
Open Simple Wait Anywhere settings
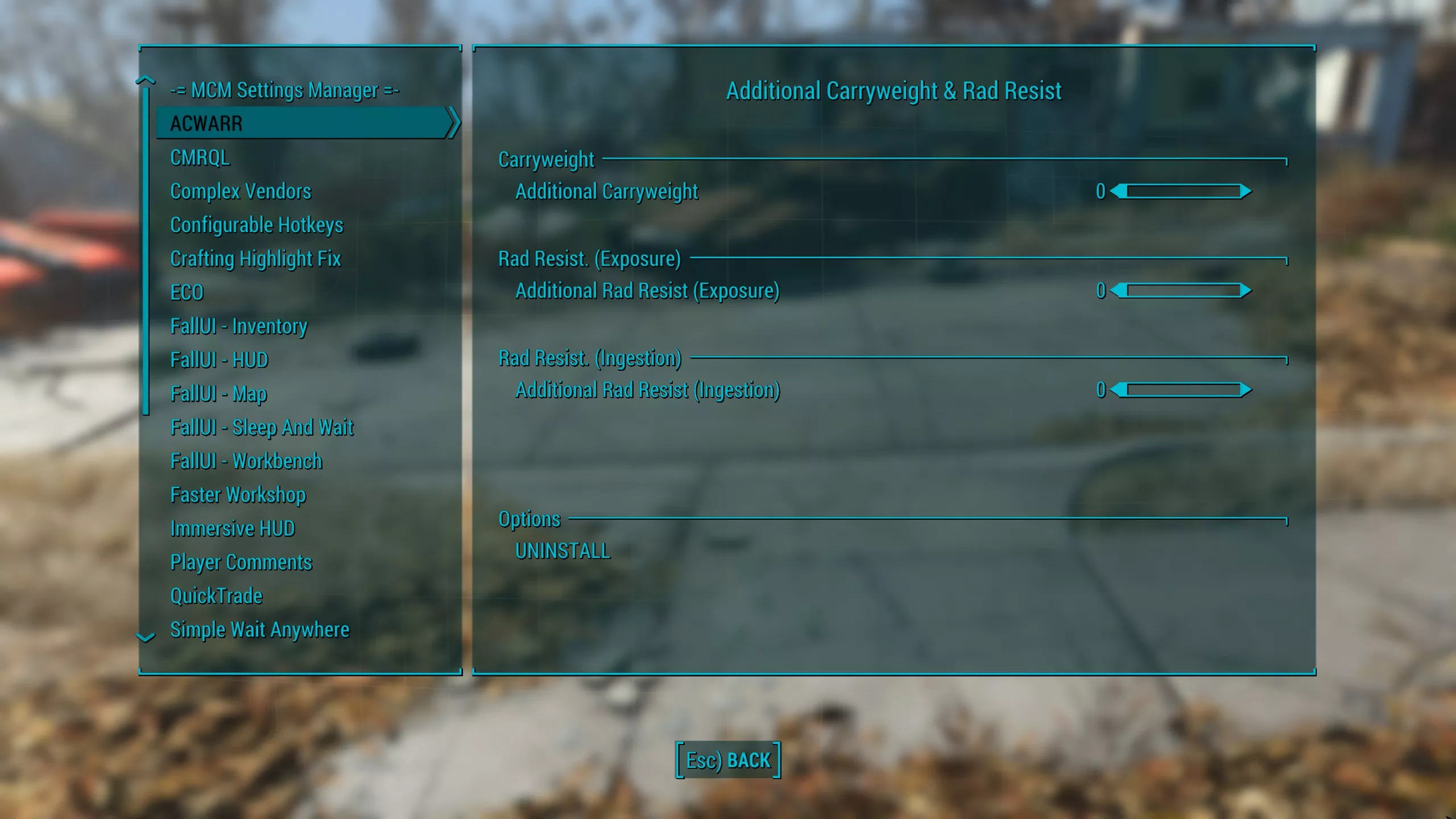click(259, 630)
